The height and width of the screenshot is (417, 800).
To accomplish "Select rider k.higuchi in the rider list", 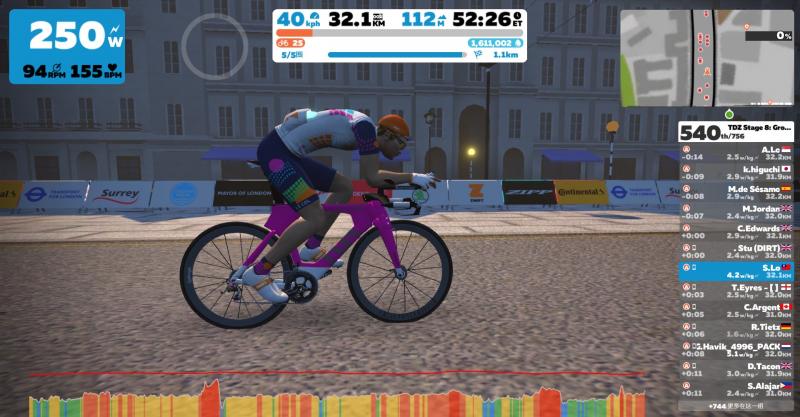I will pos(736,172).
